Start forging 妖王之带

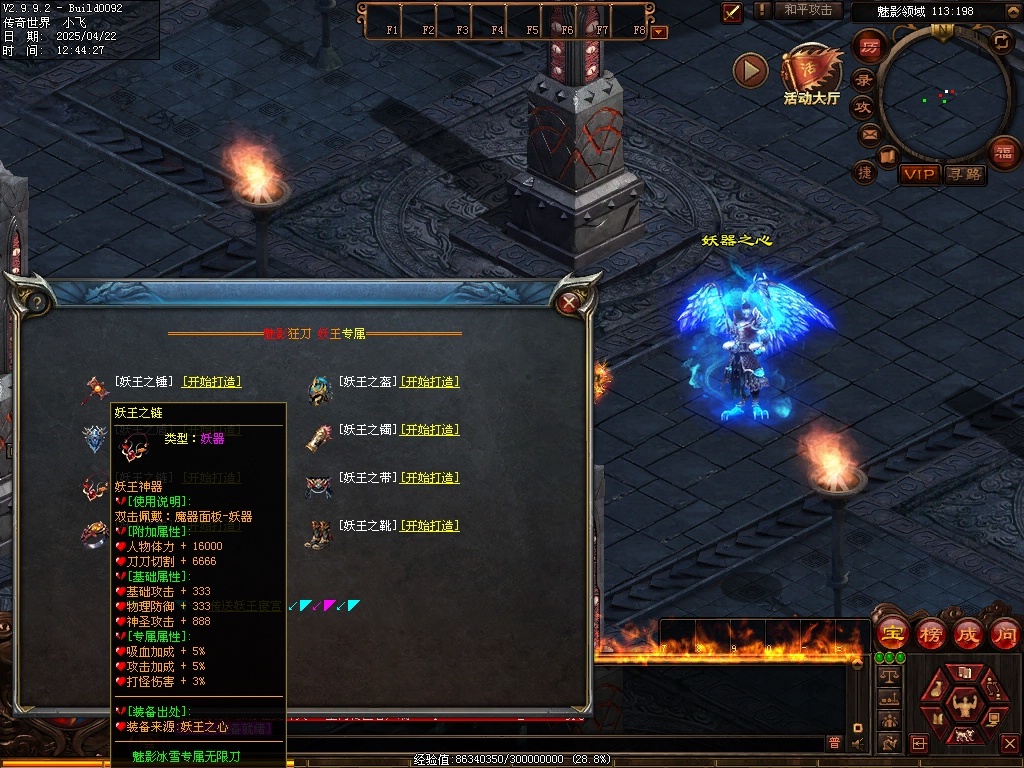point(429,477)
